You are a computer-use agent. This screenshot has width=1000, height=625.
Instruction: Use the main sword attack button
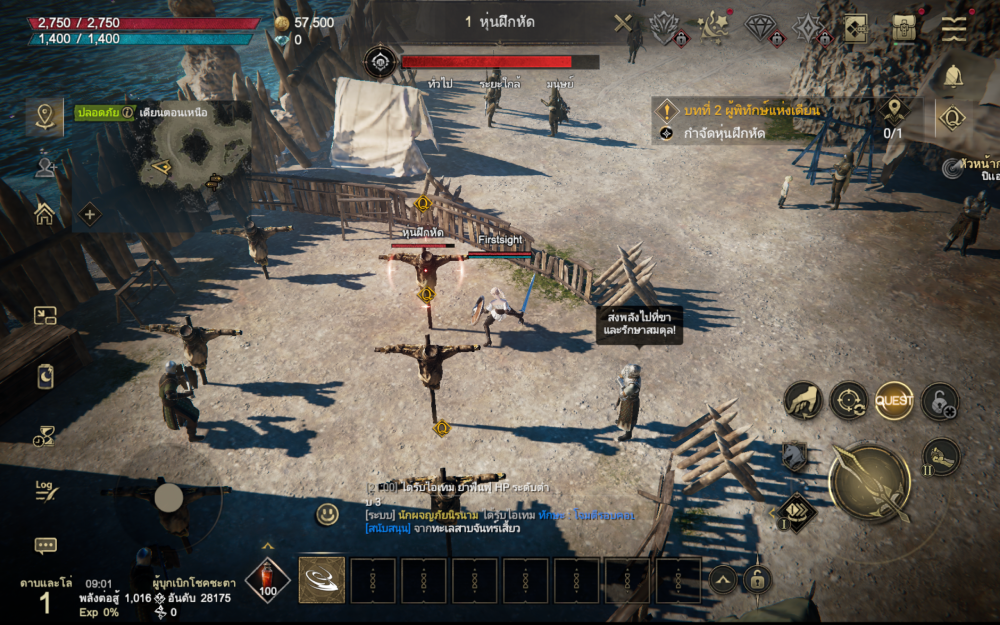pos(869,482)
